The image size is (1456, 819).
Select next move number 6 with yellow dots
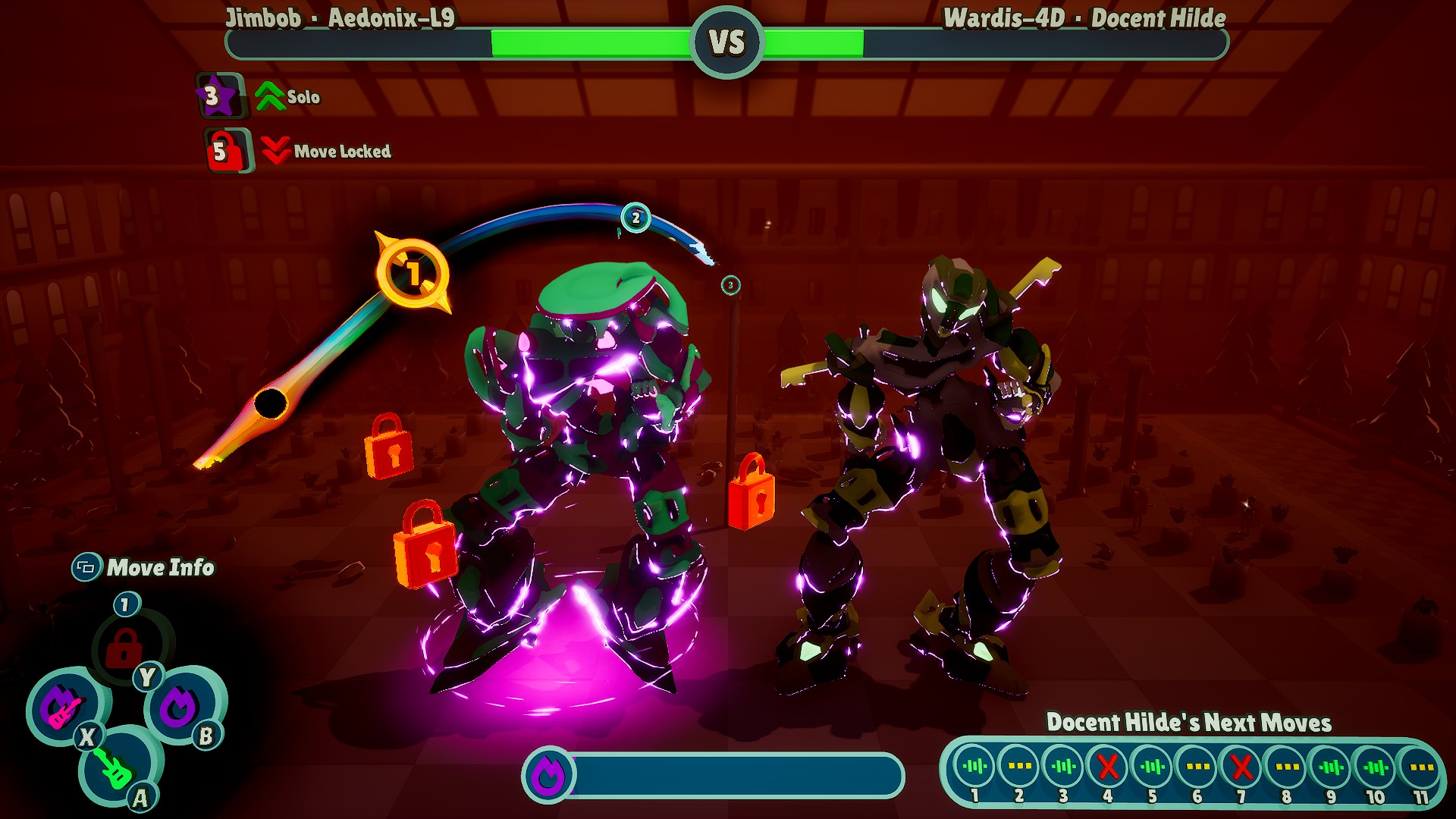point(1197,767)
